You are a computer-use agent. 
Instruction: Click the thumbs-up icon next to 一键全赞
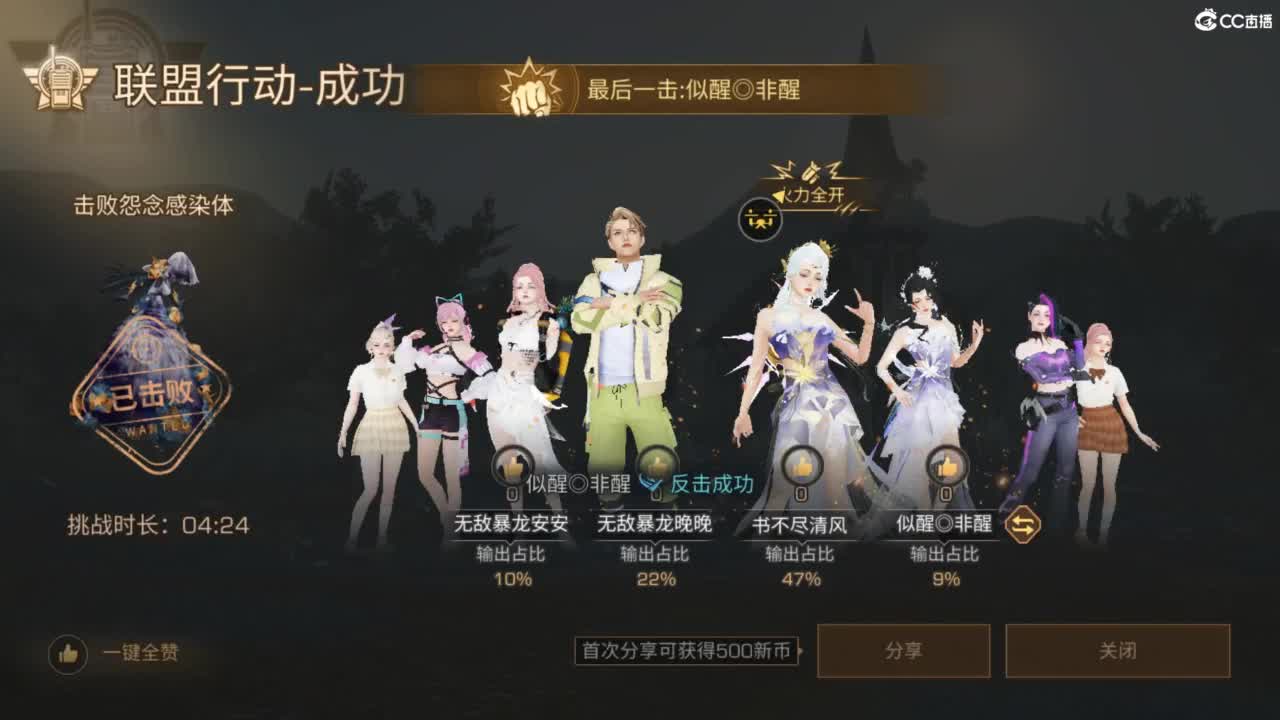click(67, 651)
